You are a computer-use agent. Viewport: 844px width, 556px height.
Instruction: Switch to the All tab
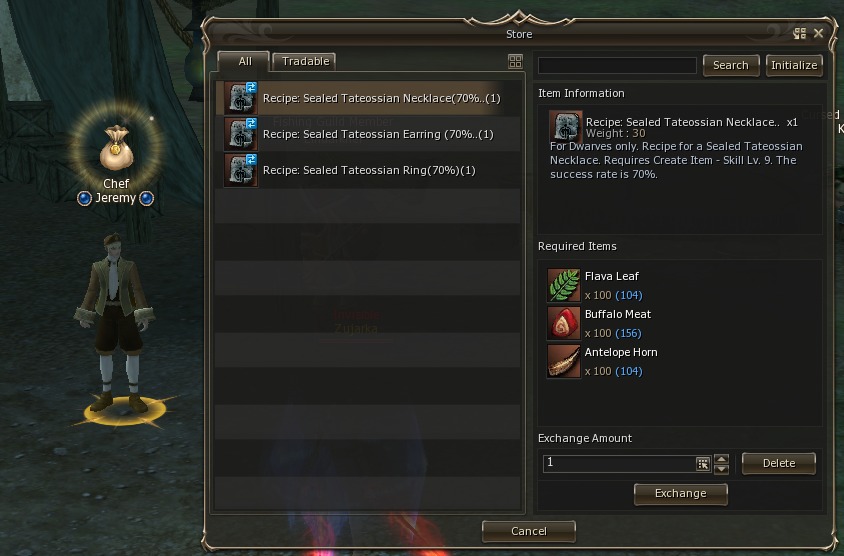point(244,61)
